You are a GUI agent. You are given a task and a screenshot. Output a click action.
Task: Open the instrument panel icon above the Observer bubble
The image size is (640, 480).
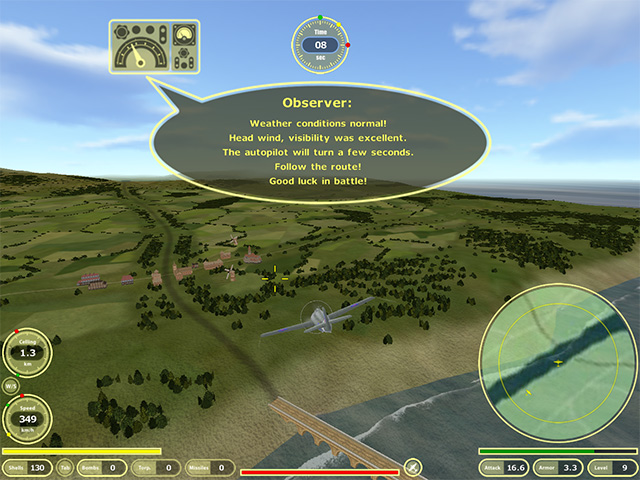click(154, 47)
